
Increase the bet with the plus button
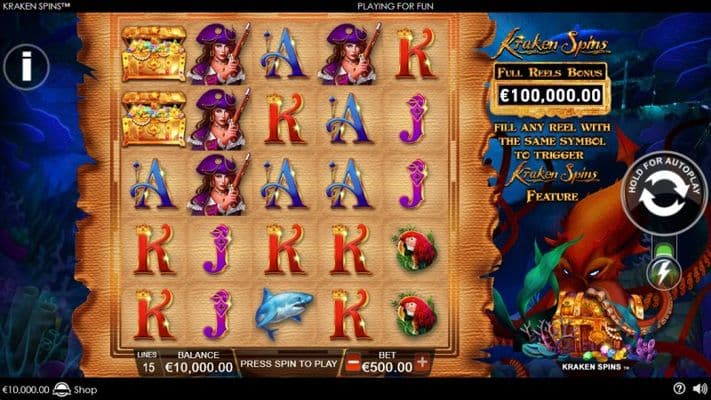coord(422,363)
